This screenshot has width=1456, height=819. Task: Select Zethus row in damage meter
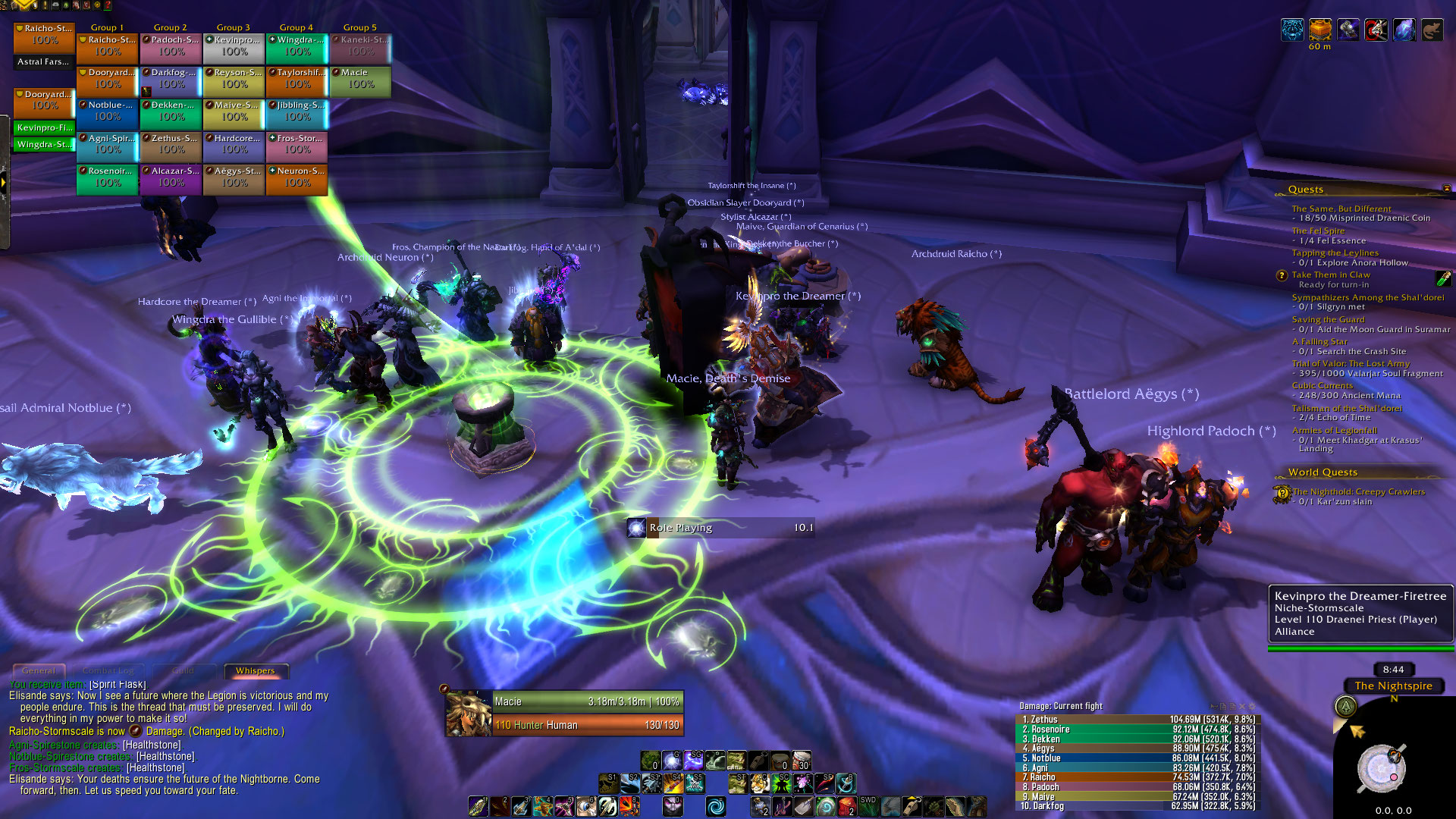[1136, 719]
